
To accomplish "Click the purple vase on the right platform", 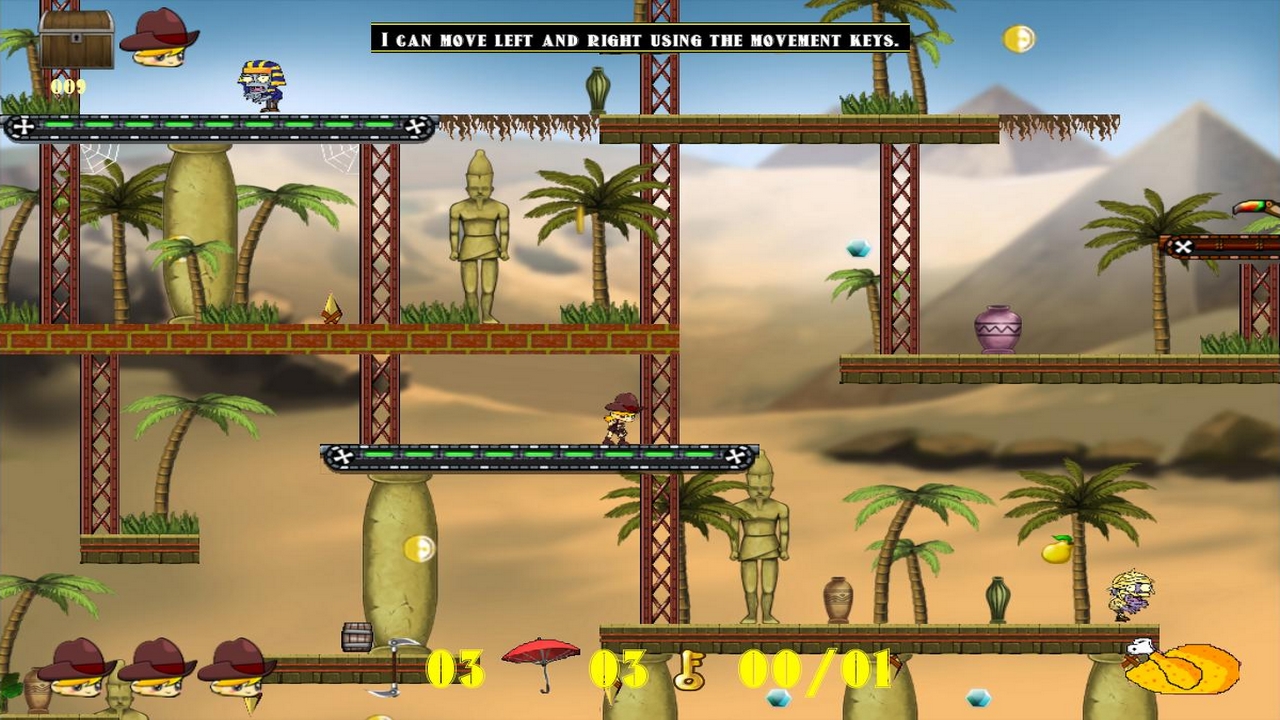I will pos(997,325).
